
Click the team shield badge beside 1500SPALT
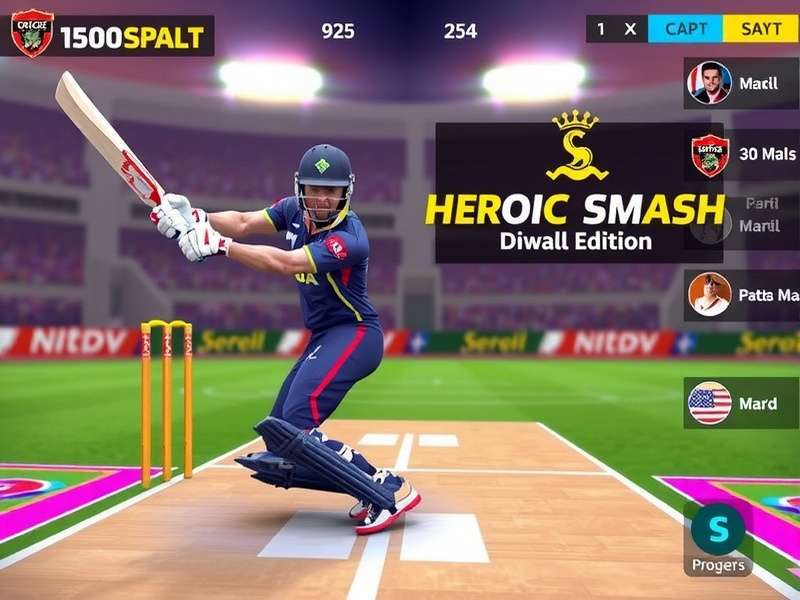(32, 34)
